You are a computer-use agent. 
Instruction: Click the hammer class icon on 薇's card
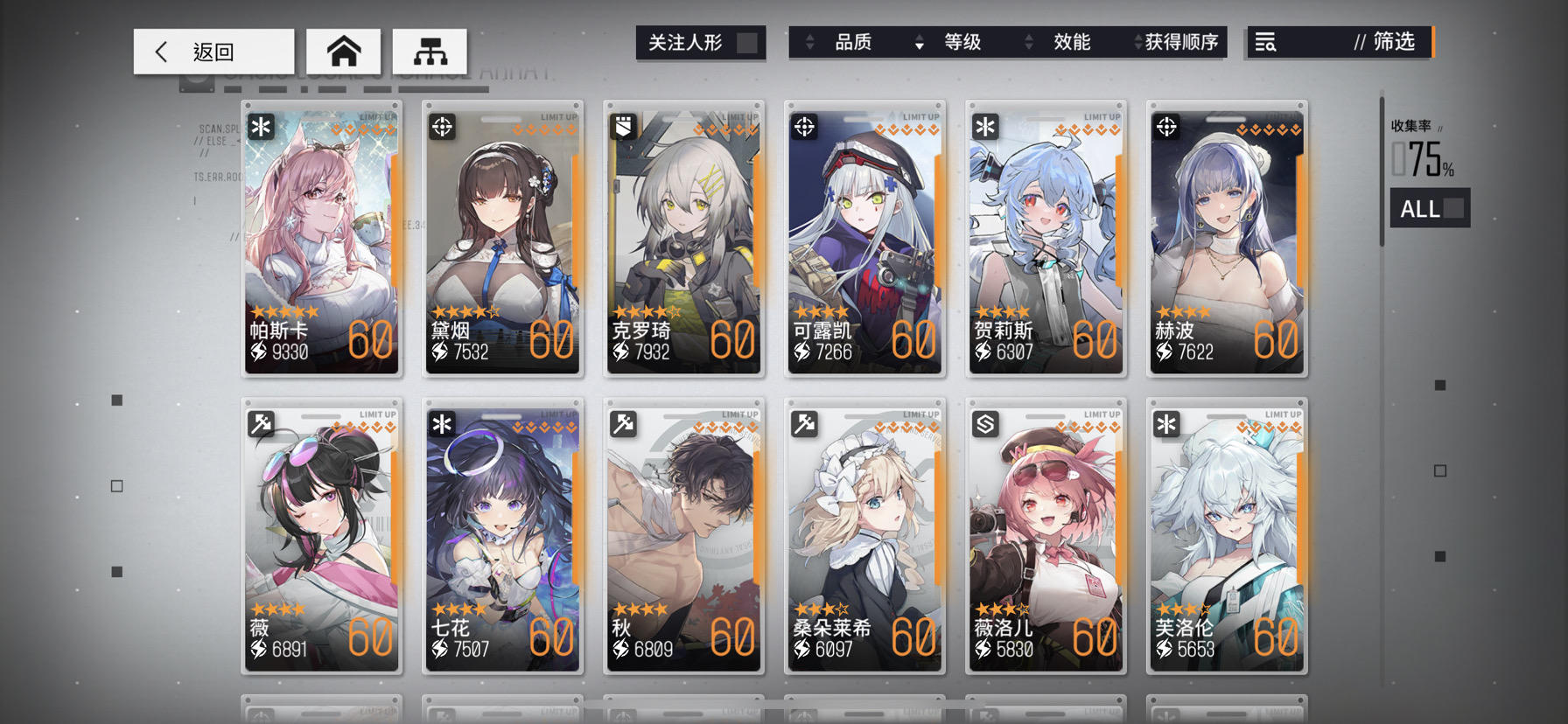pyautogui.click(x=262, y=425)
